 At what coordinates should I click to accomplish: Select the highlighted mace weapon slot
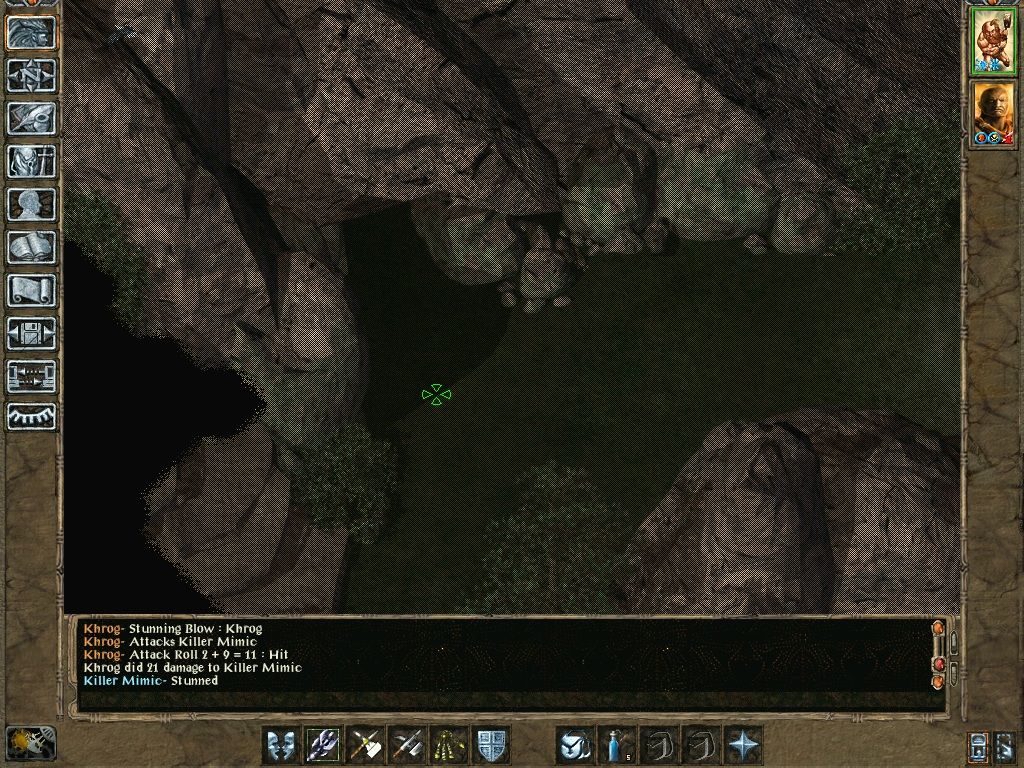pos(323,745)
